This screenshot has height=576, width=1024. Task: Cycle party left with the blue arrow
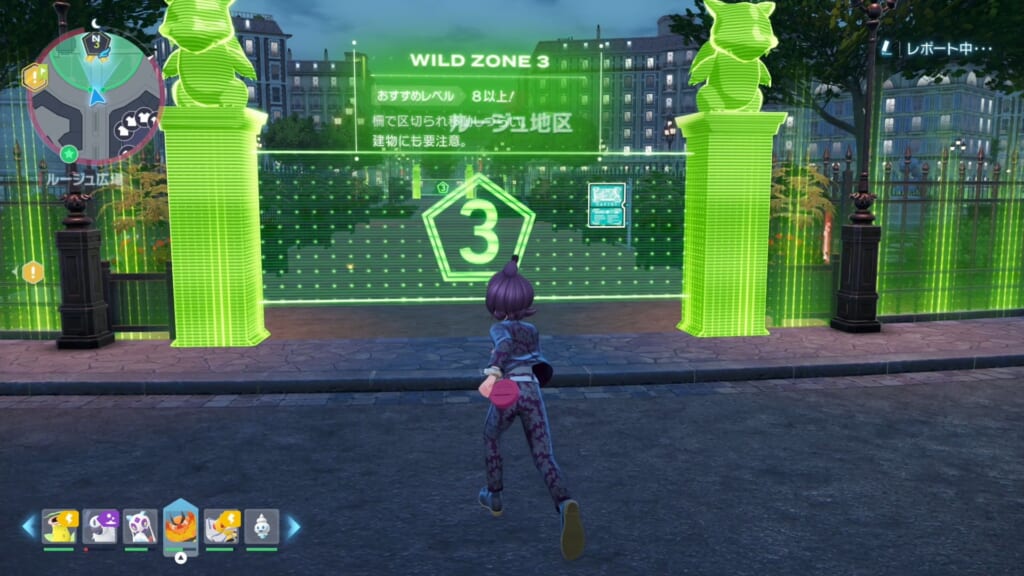(29, 526)
